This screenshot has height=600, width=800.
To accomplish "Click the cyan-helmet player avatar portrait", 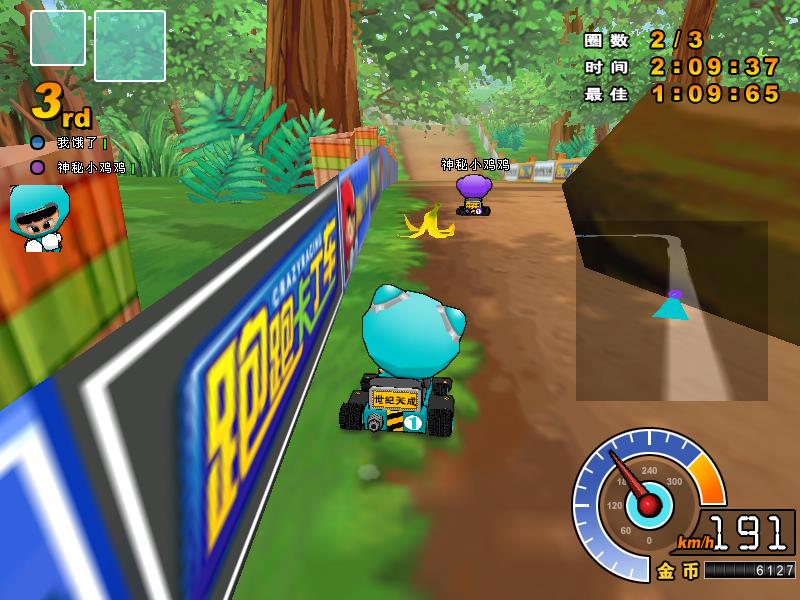I will click(40, 217).
